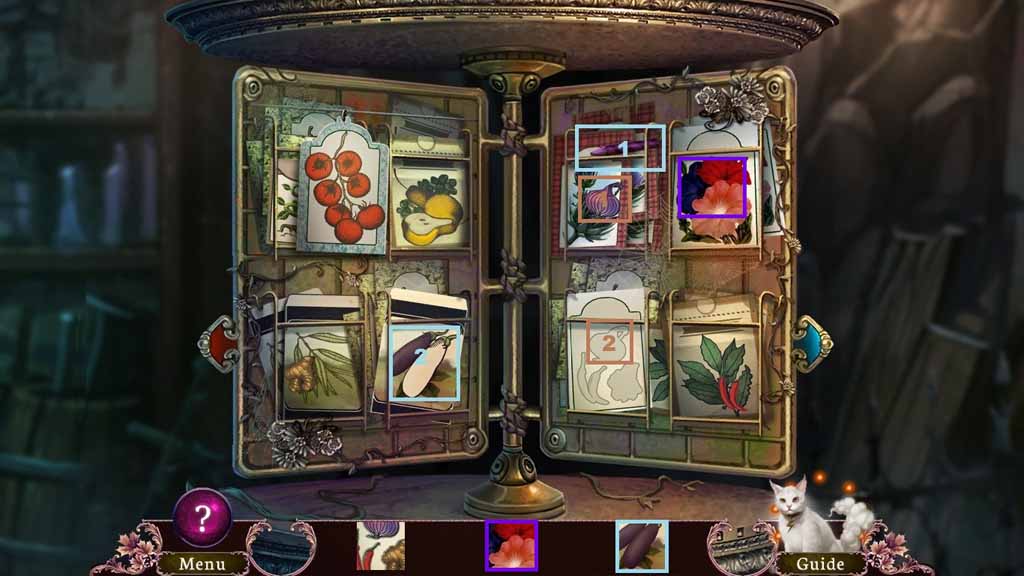Select the onion and pepper inventory piece
The width and height of the screenshot is (1024, 576).
pos(380,546)
